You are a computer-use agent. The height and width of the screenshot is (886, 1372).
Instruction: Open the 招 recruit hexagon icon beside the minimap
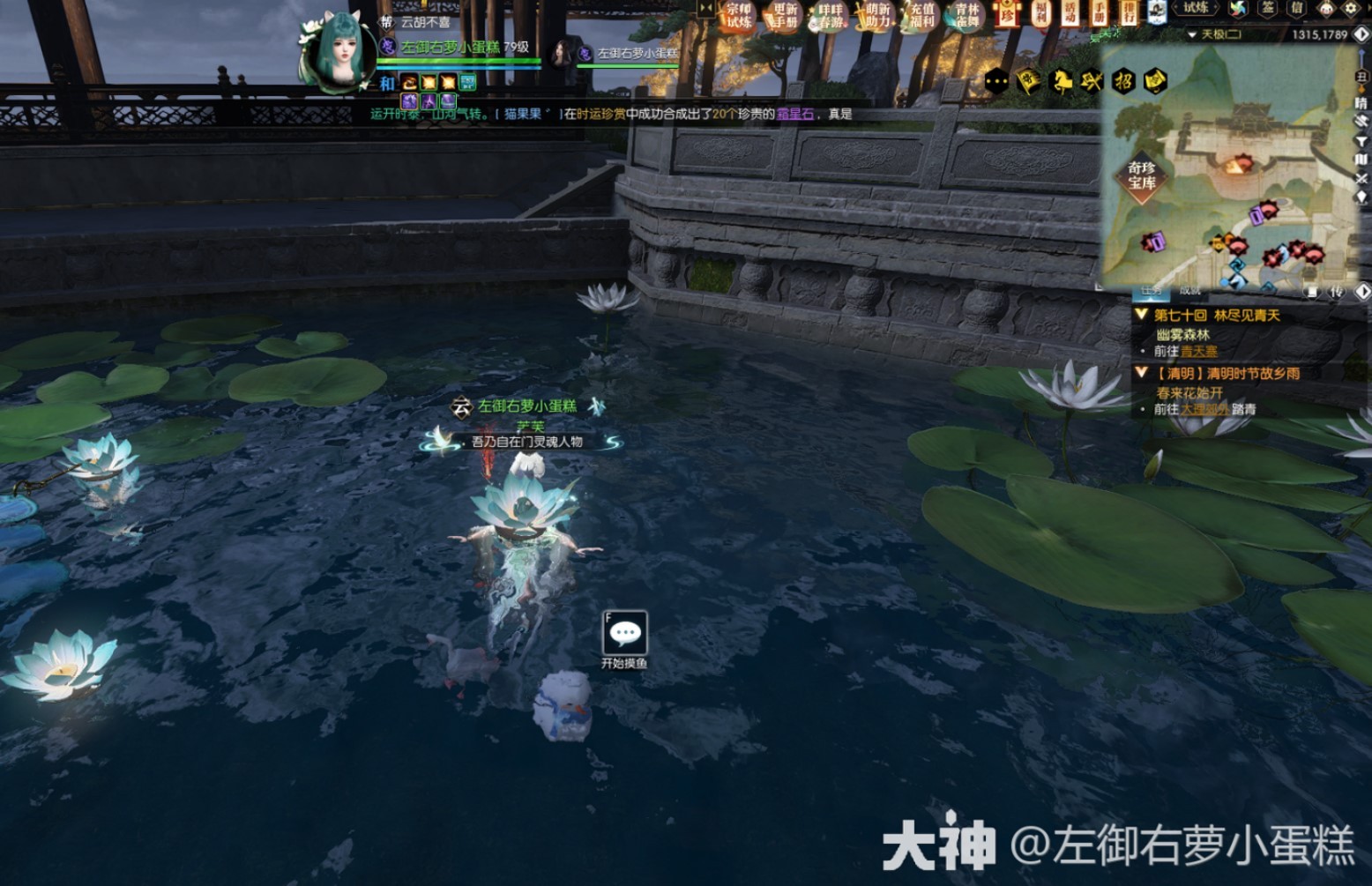coord(1125,81)
